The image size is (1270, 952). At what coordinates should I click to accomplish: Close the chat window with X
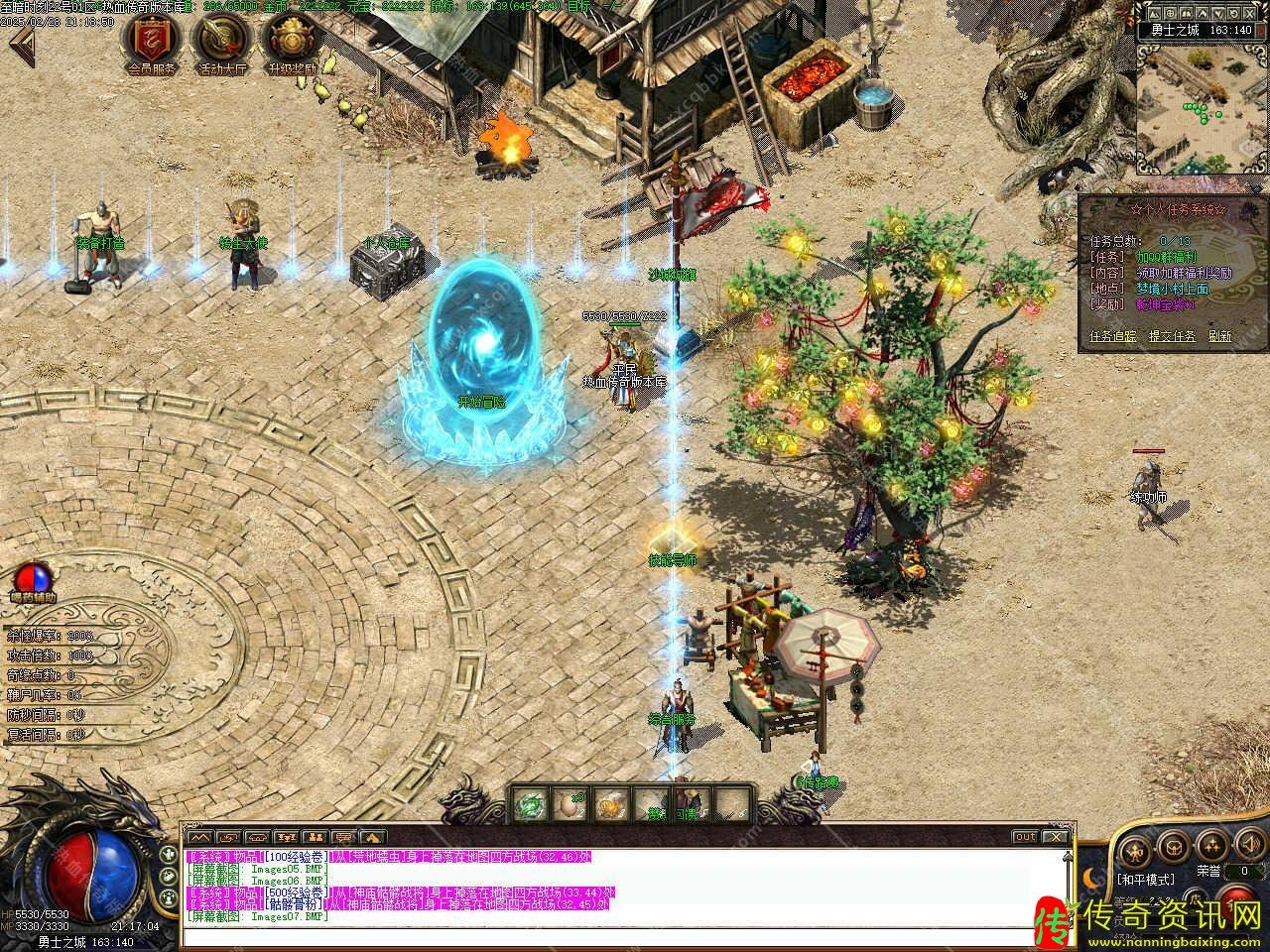tap(1056, 837)
